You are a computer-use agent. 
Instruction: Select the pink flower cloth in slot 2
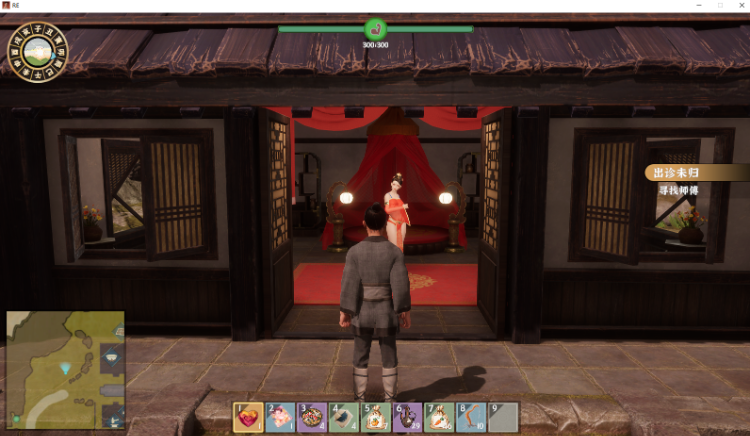280,417
